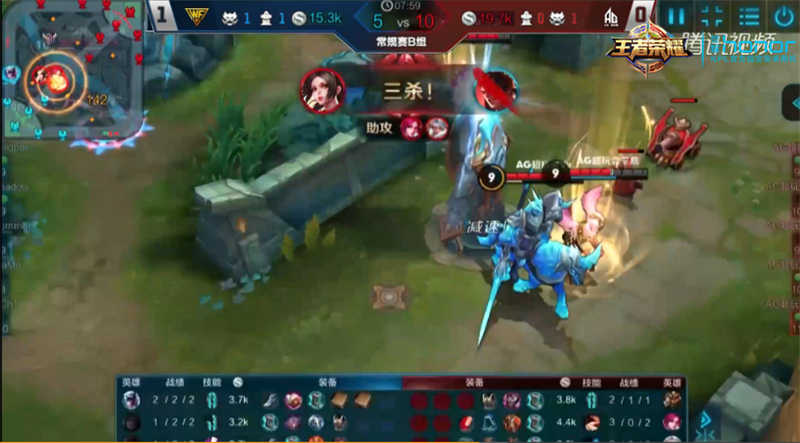
Task: Open the three-line list menu
Action: point(747,16)
